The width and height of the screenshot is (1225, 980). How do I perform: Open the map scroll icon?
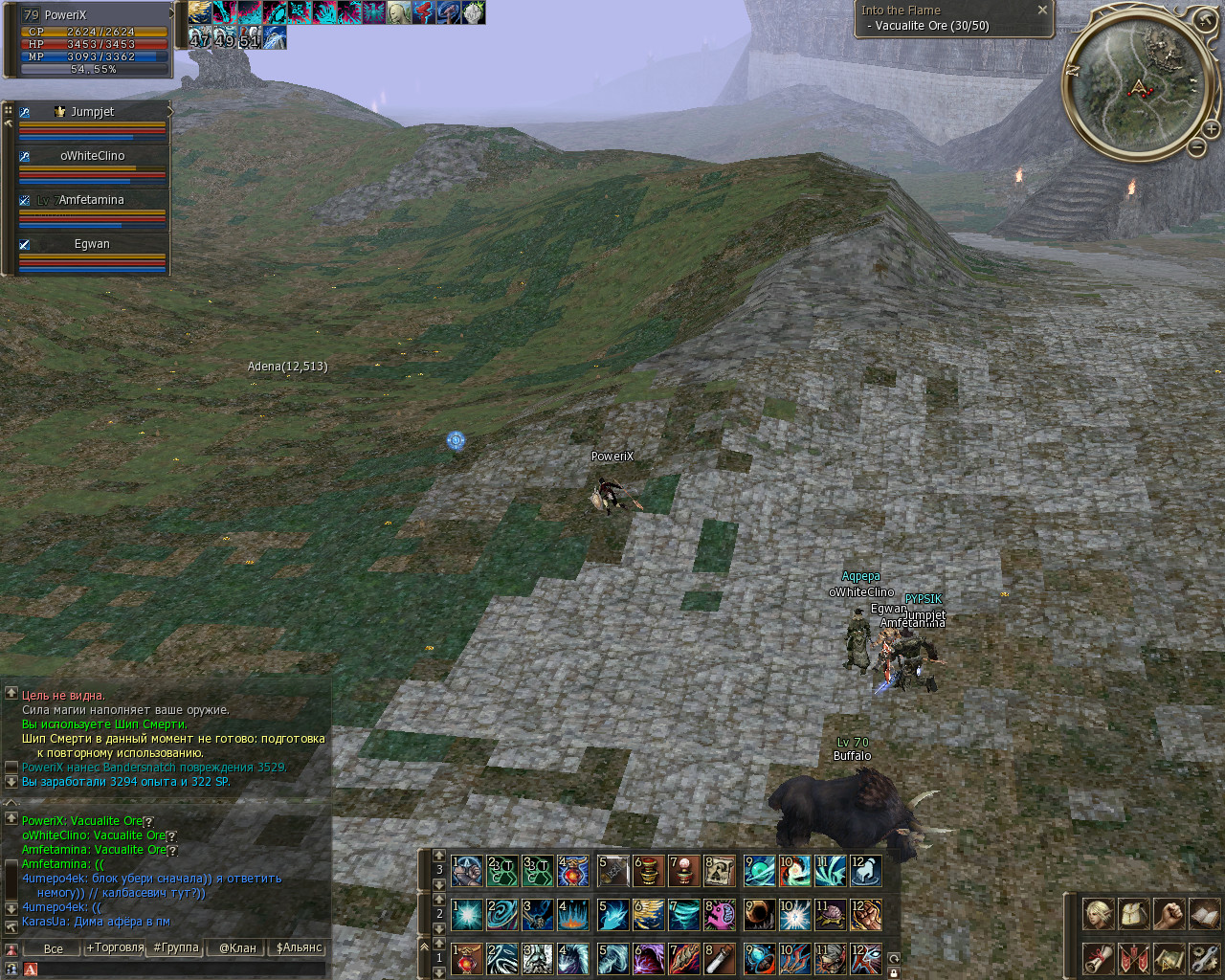point(1169,957)
